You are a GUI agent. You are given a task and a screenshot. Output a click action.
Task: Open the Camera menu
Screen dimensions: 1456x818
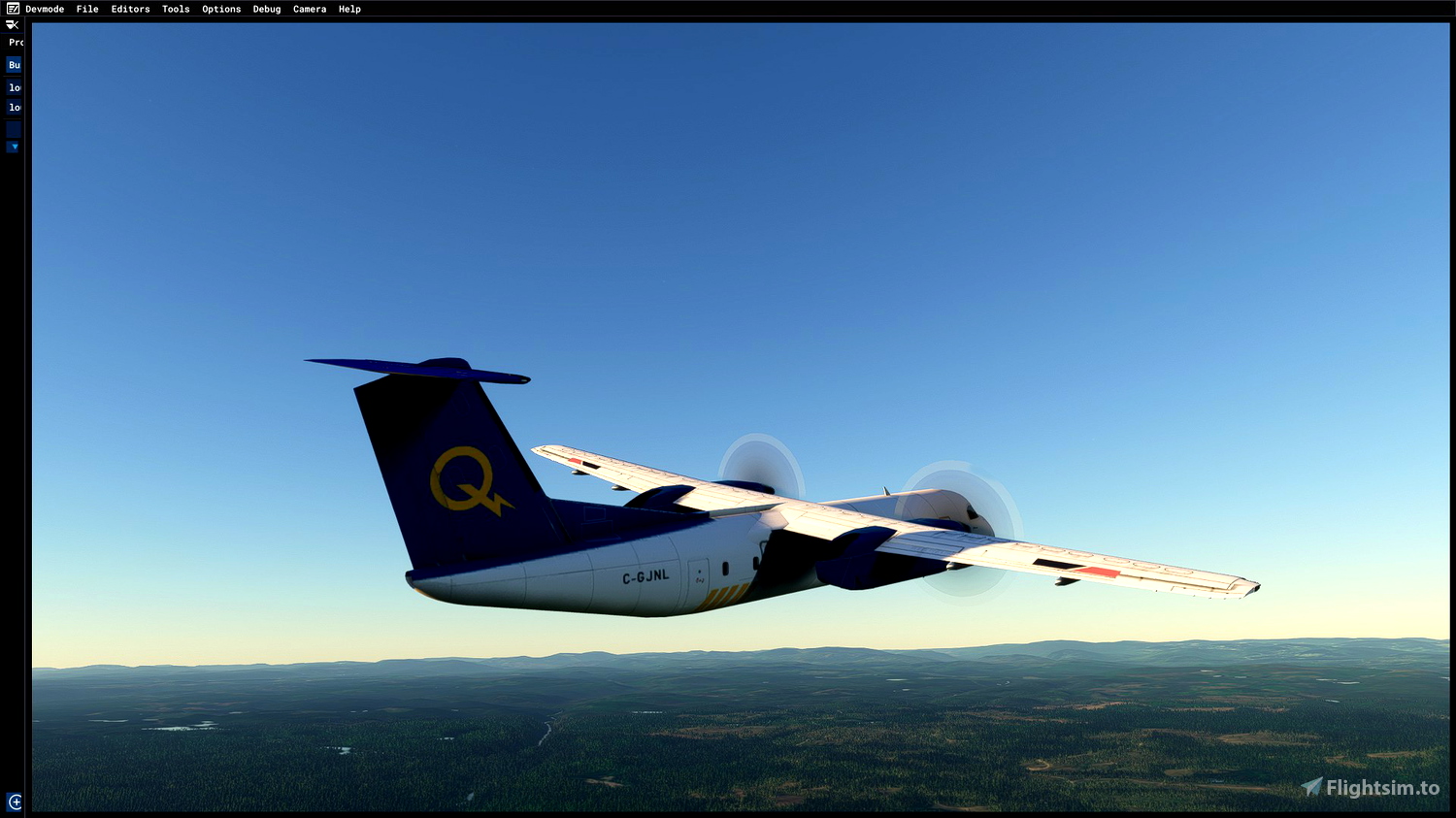click(309, 9)
